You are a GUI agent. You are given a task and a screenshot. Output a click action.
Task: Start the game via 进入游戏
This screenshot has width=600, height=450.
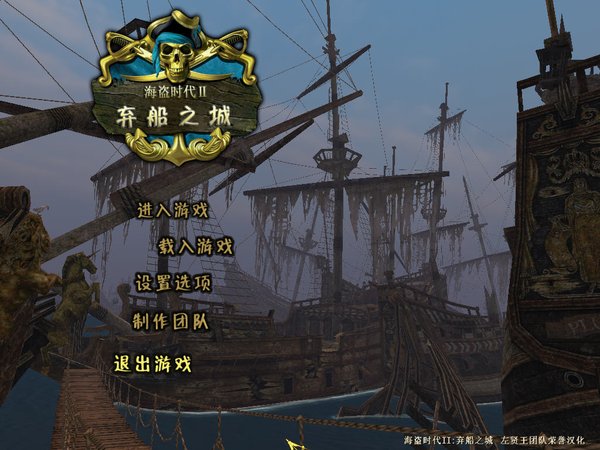[171, 210]
